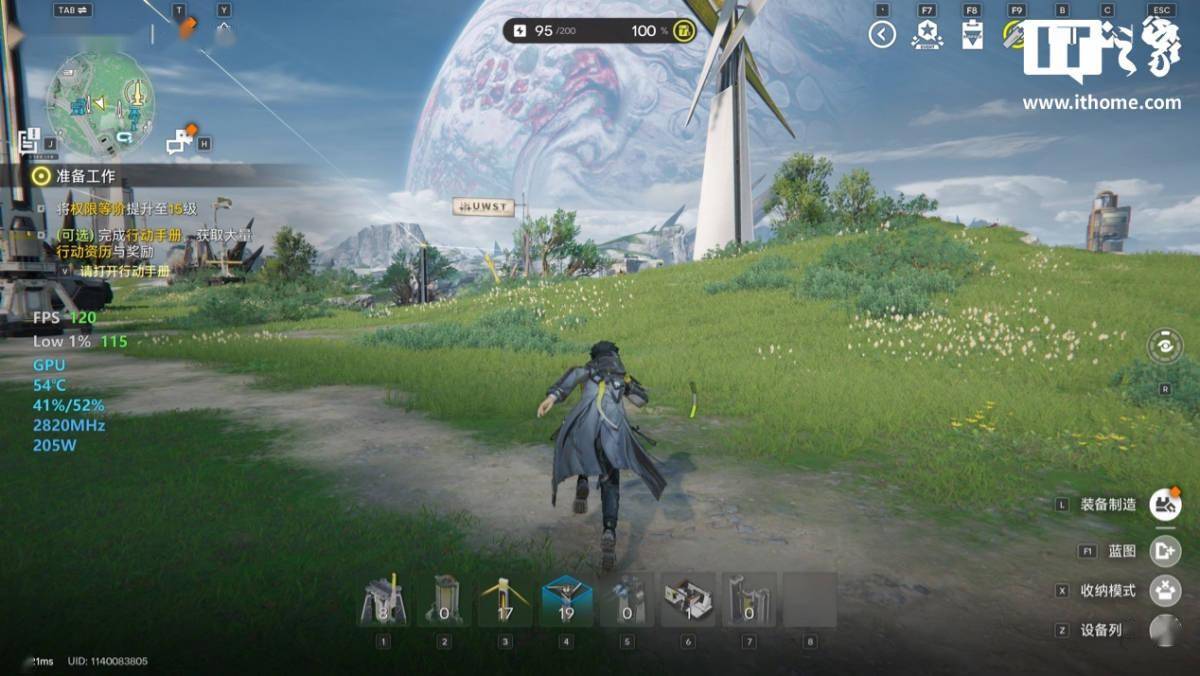The width and height of the screenshot is (1200, 676).
Task: Select hotbar slot three holding 17 items
Action: (x=505, y=600)
